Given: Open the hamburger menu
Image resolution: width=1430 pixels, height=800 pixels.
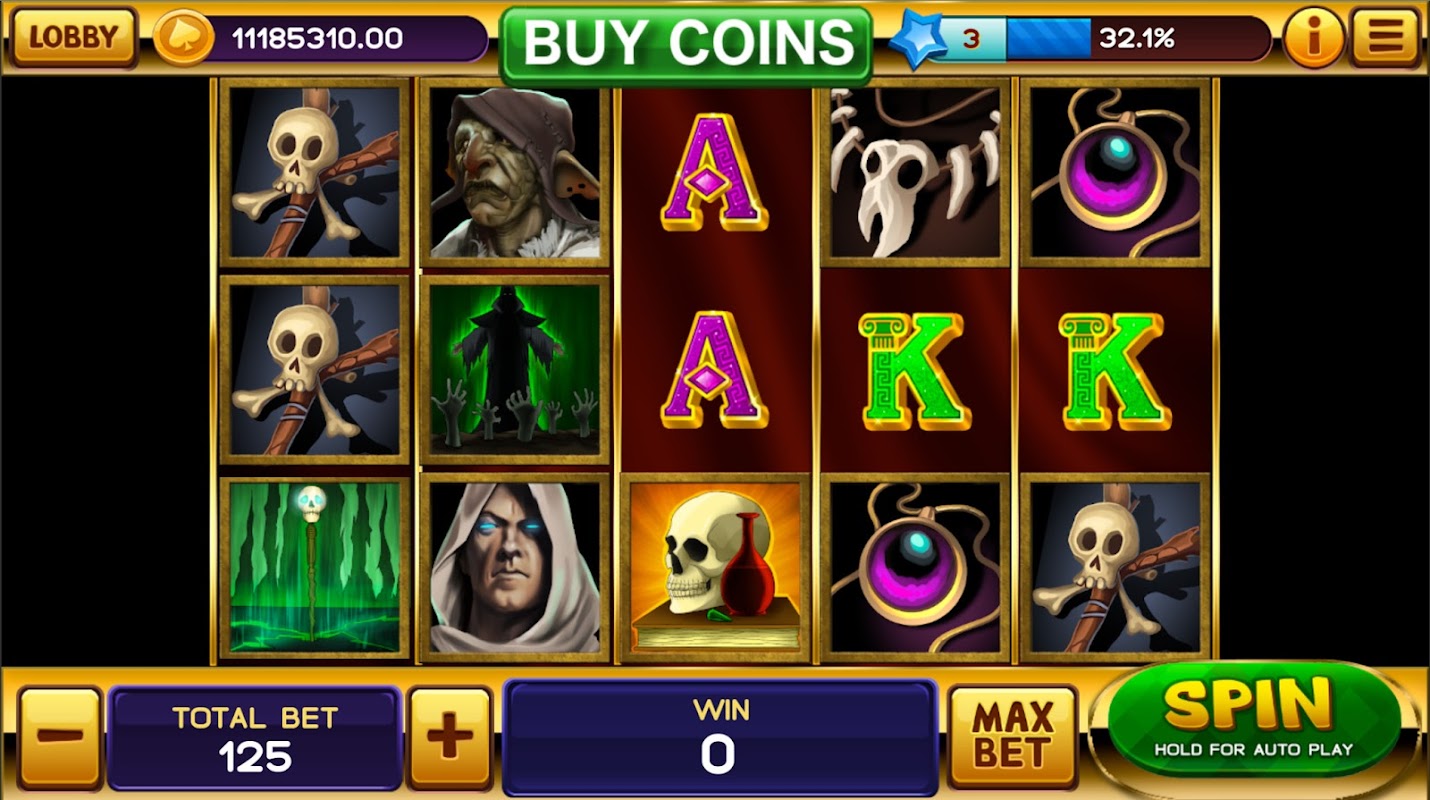Looking at the screenshot, I should (x=1385, y=37).
